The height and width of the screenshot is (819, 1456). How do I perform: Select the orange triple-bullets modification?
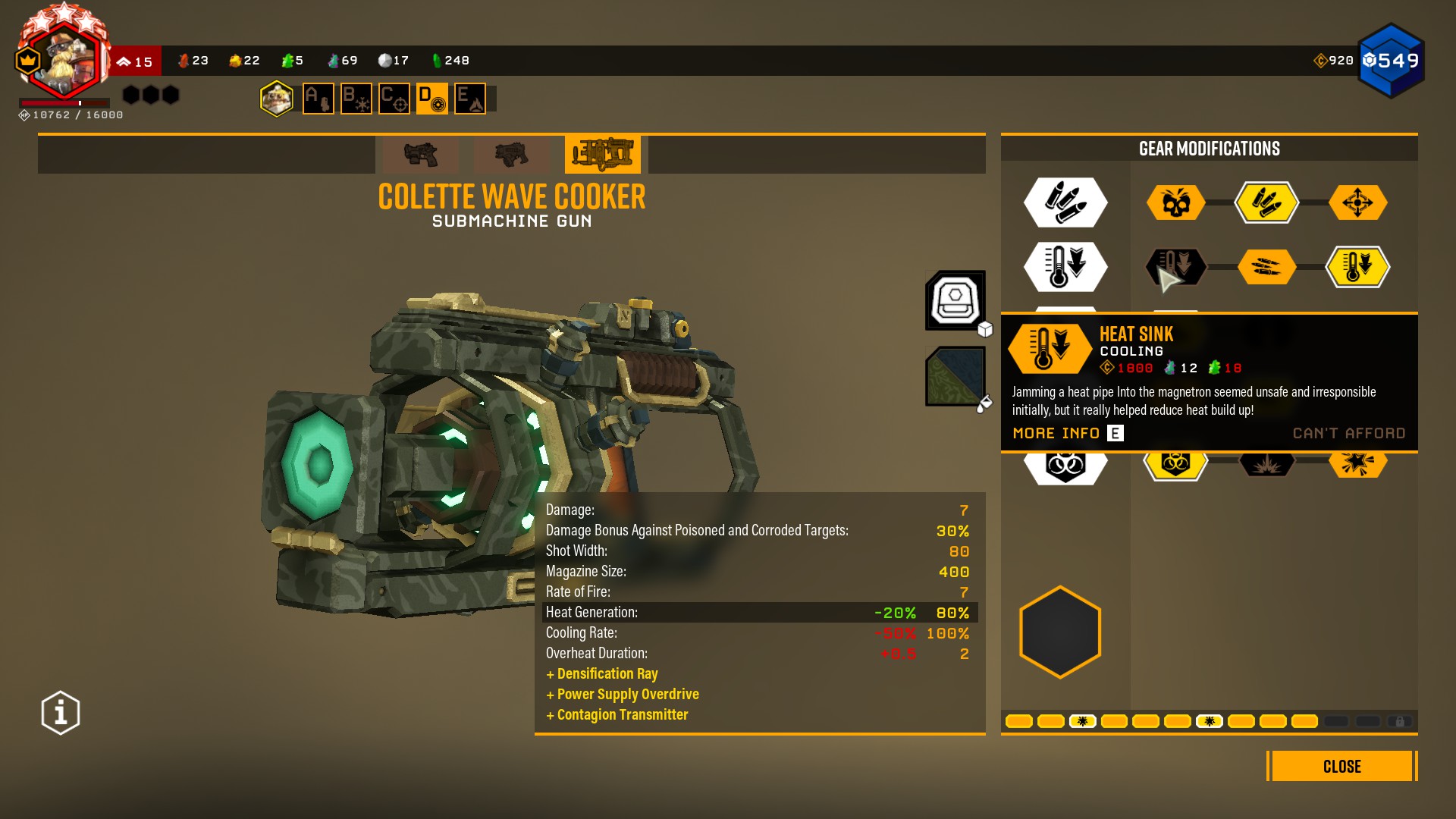point(1266,267)
